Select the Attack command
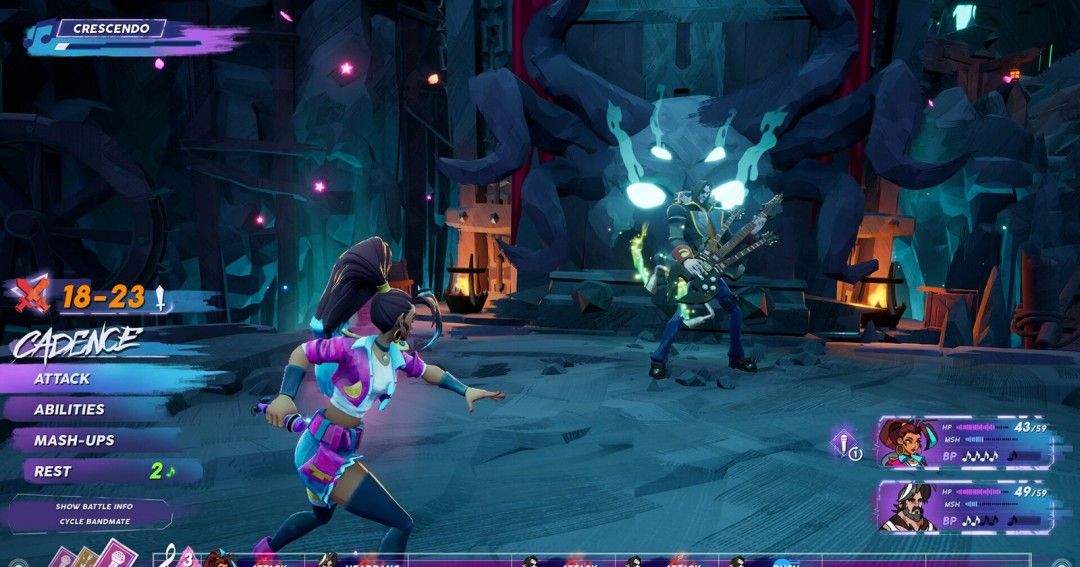 click(62, 379)
